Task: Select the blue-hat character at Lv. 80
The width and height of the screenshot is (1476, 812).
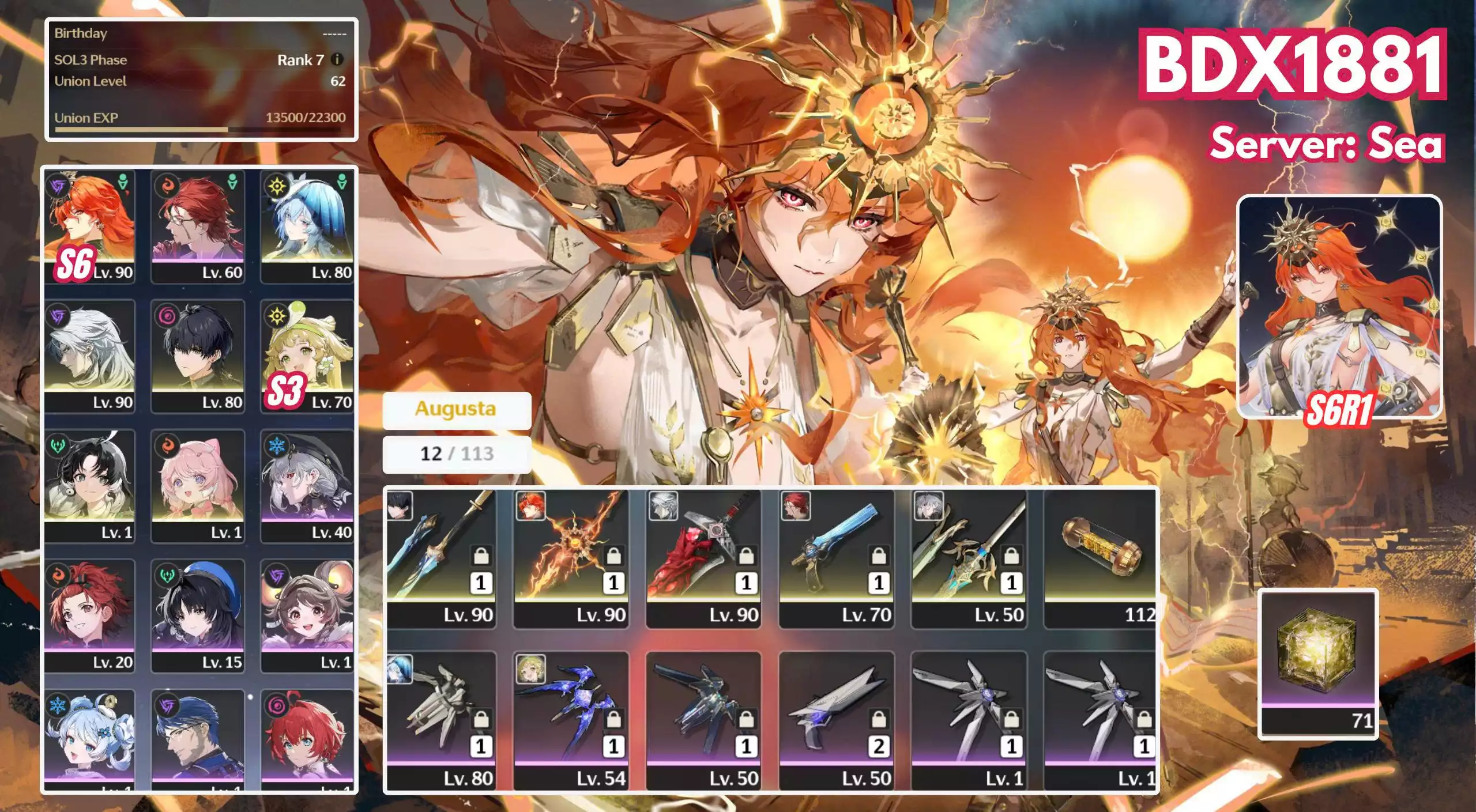Action: 307,226
